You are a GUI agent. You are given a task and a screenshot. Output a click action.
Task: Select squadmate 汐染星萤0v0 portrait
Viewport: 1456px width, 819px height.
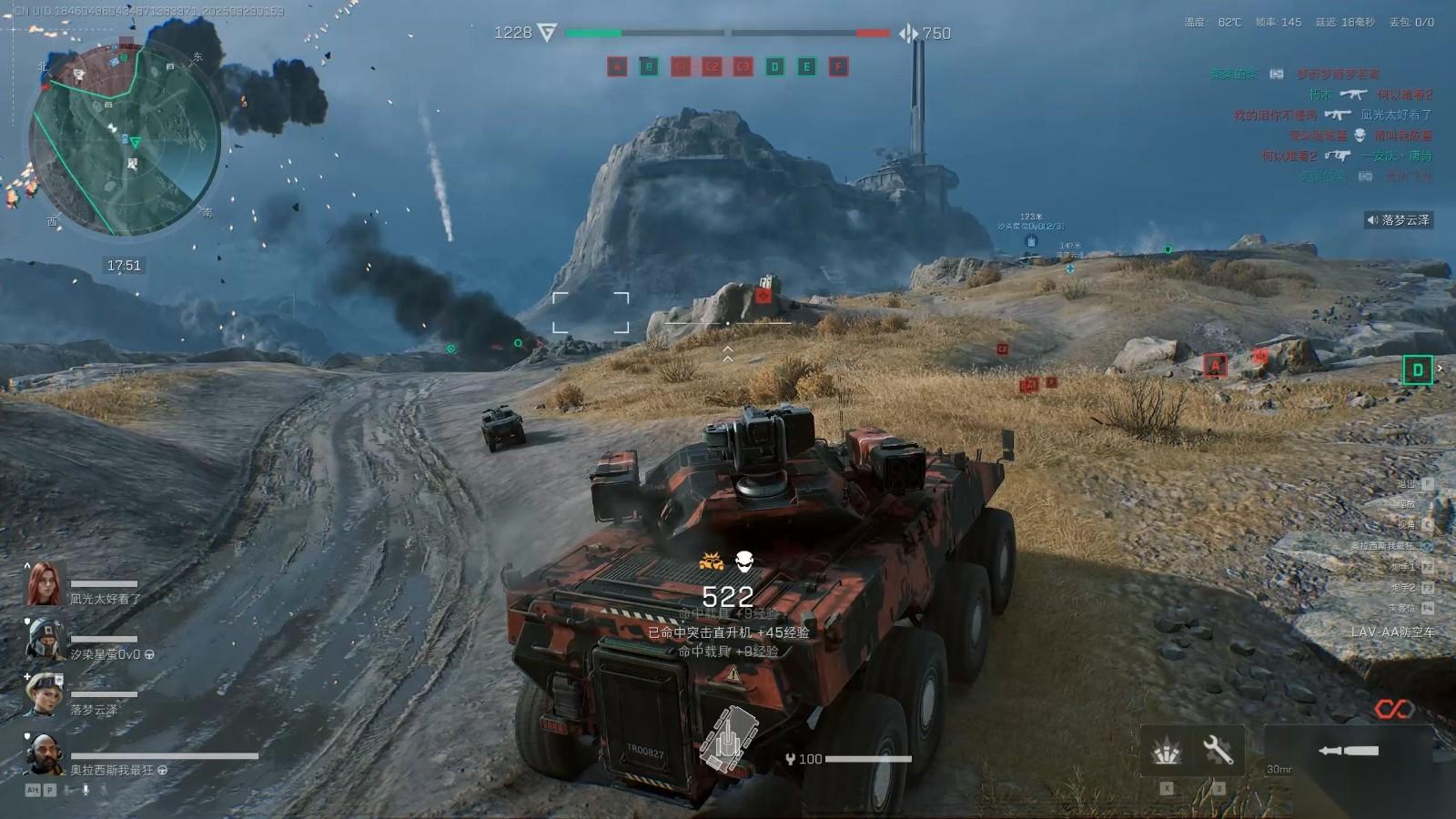[43, 640]
